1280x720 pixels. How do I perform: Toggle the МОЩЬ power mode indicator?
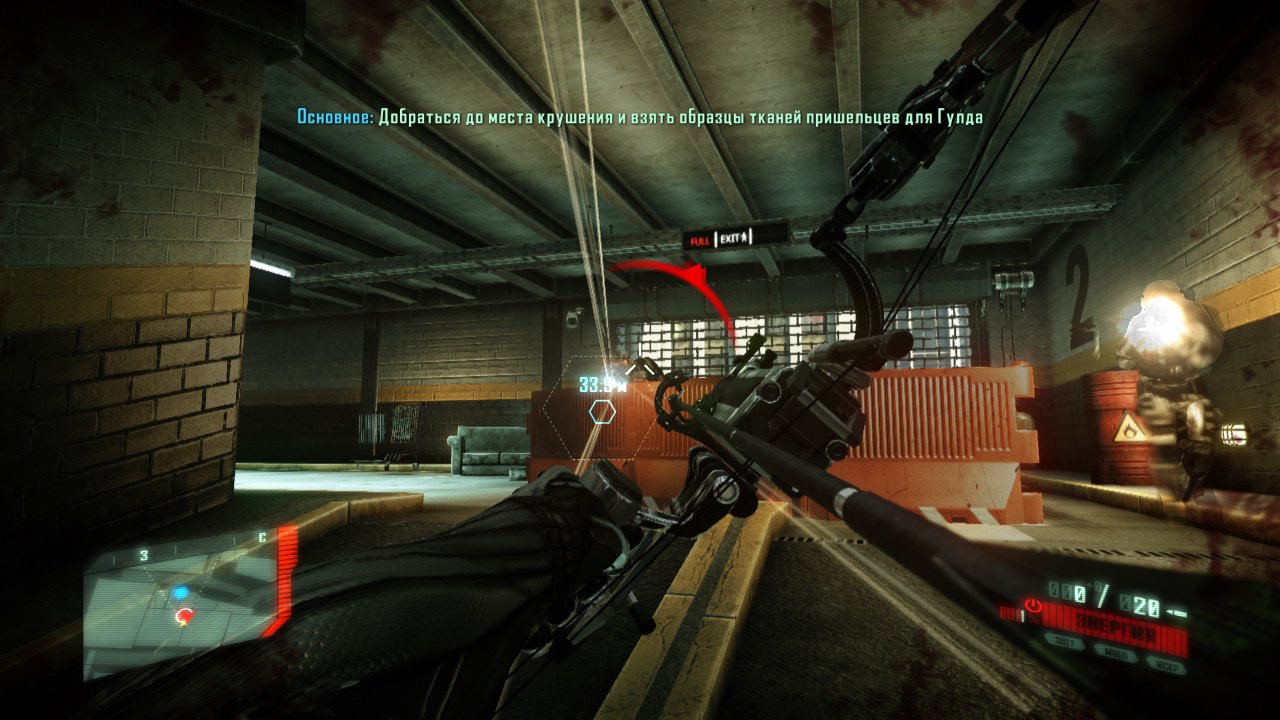pos(1116,651)
